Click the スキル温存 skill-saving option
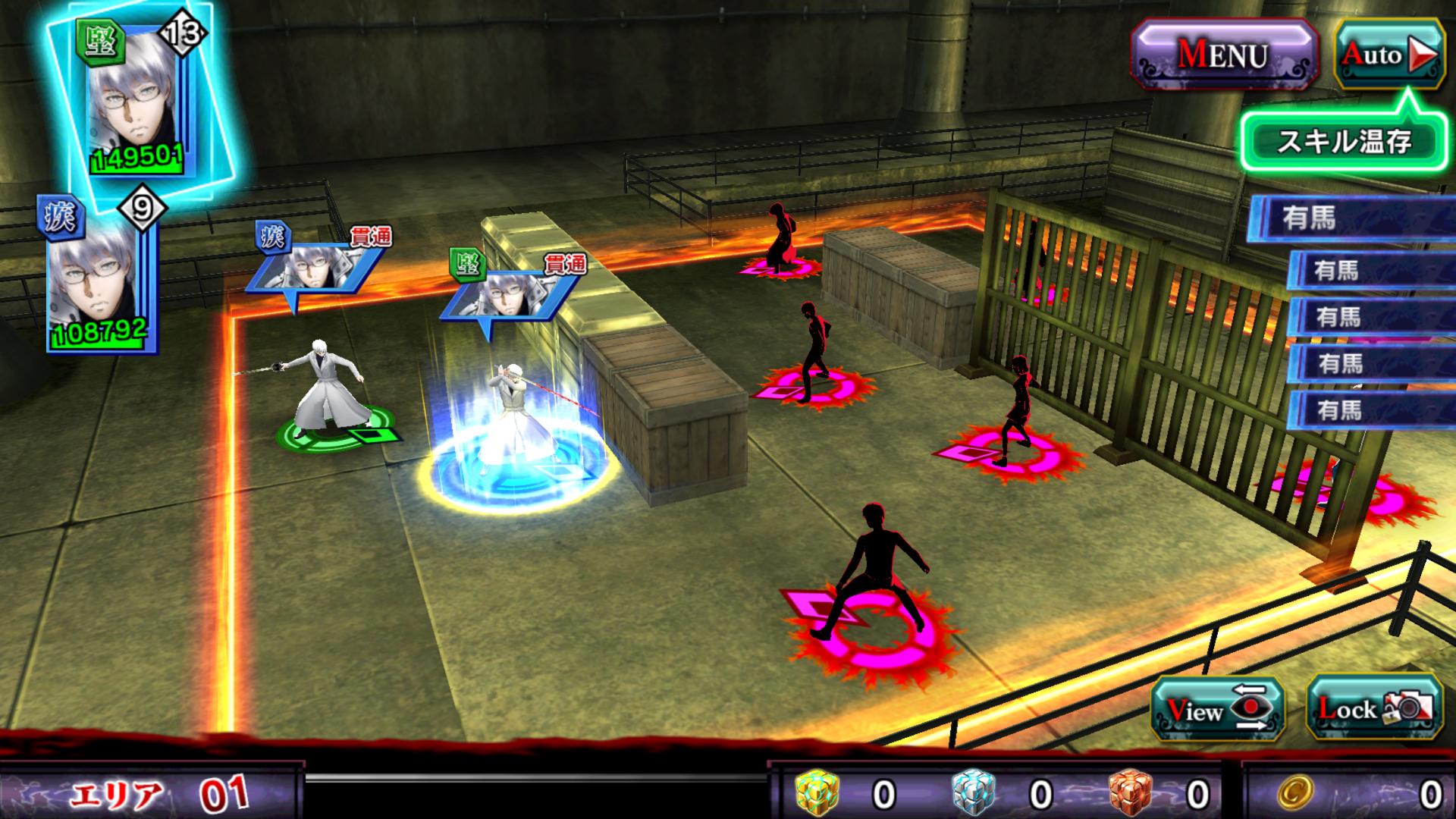This screenshot has height=819, width=1456. coord(1344,142)
